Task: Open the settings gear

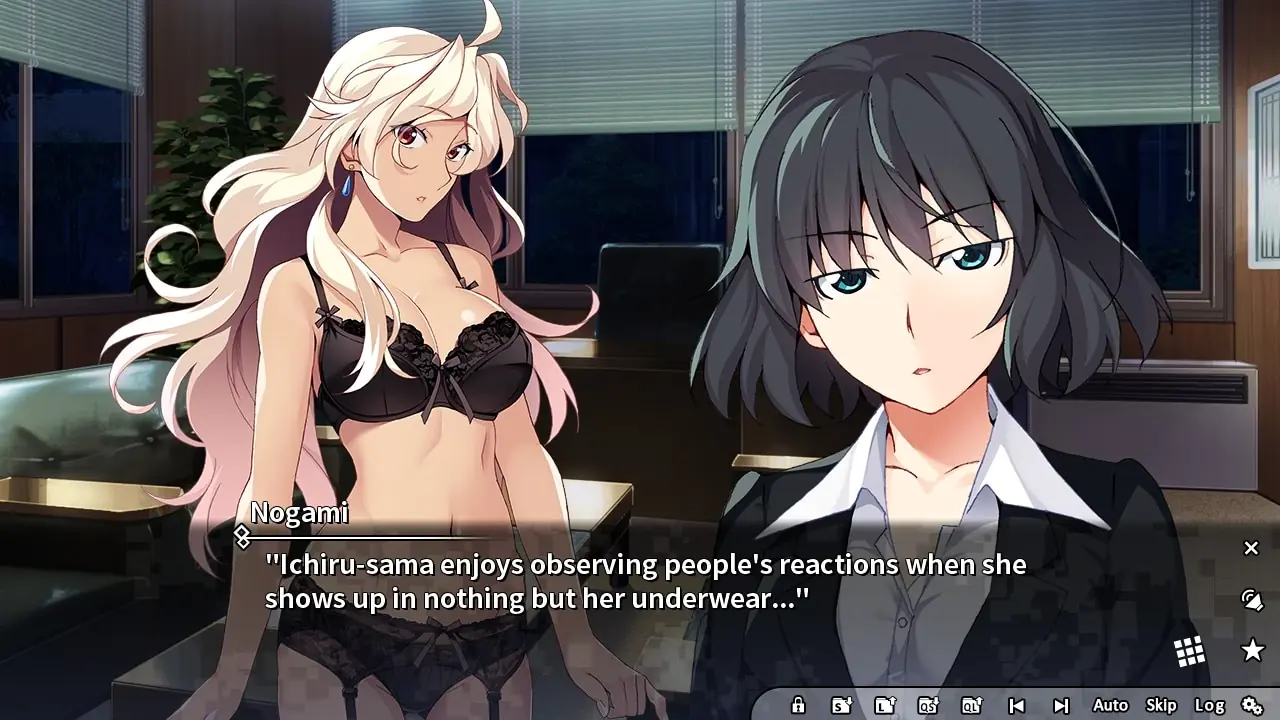Action: click(1252, 705)
